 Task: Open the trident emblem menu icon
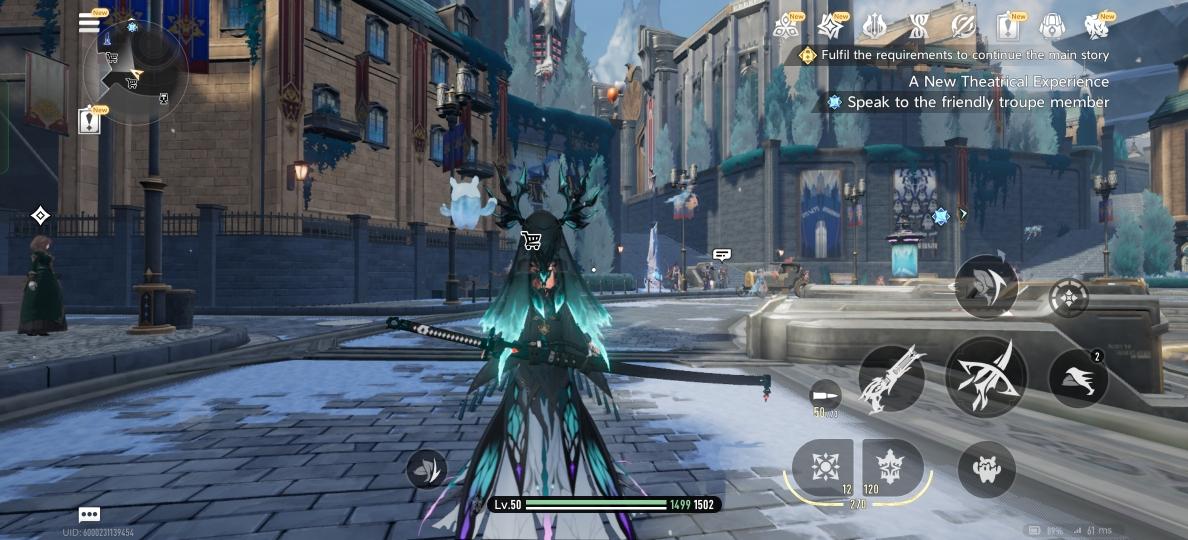point(874,26)
